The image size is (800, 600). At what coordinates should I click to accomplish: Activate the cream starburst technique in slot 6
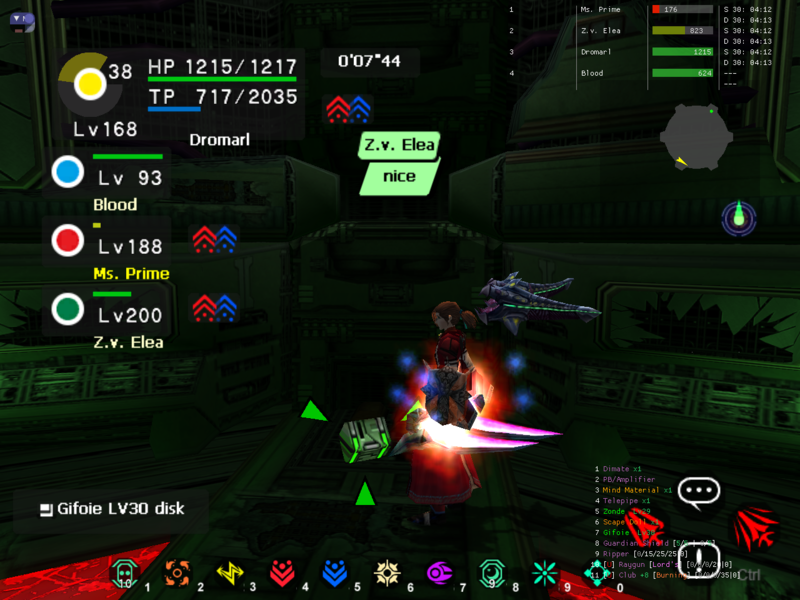pyautogui.click(x=387, y=572)
